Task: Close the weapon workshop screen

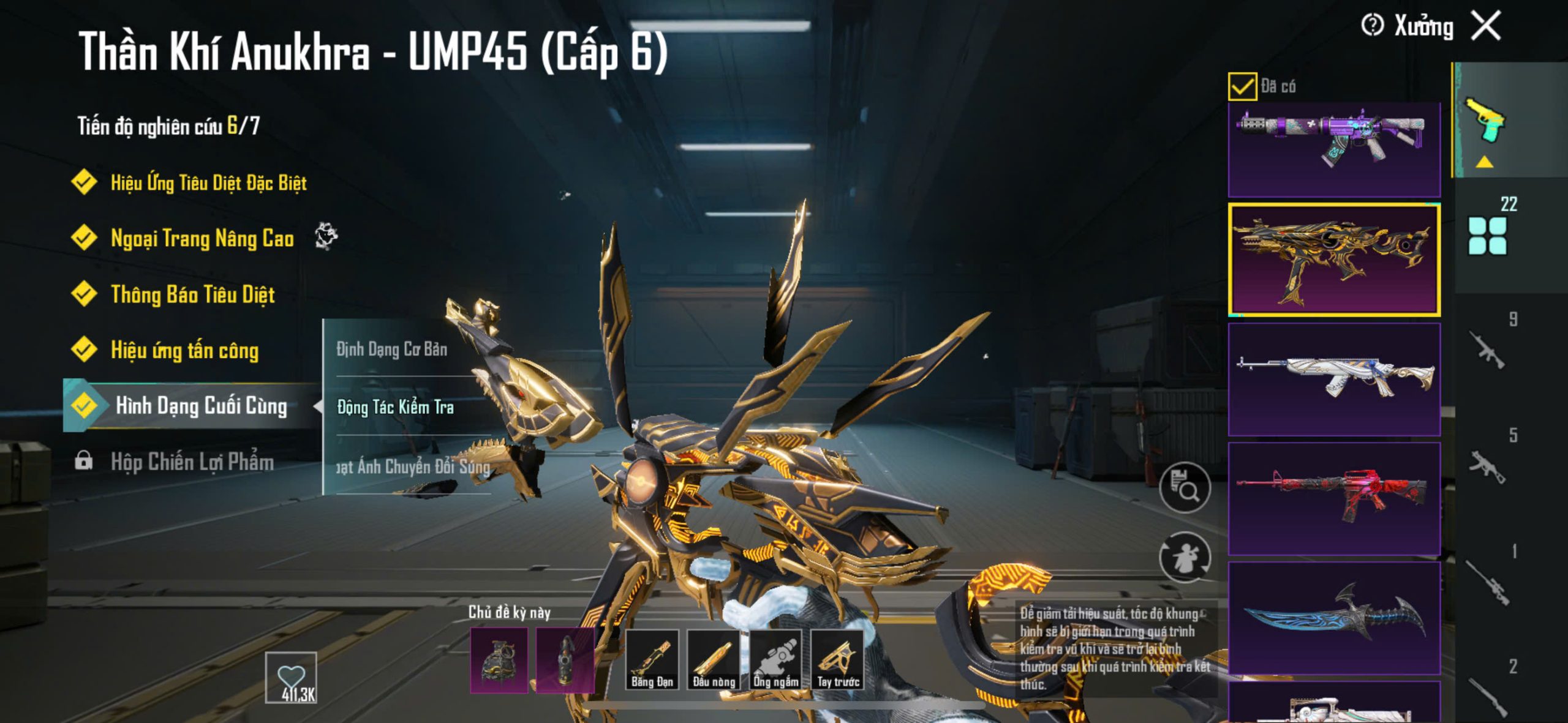Action: tap(1486, 26)
